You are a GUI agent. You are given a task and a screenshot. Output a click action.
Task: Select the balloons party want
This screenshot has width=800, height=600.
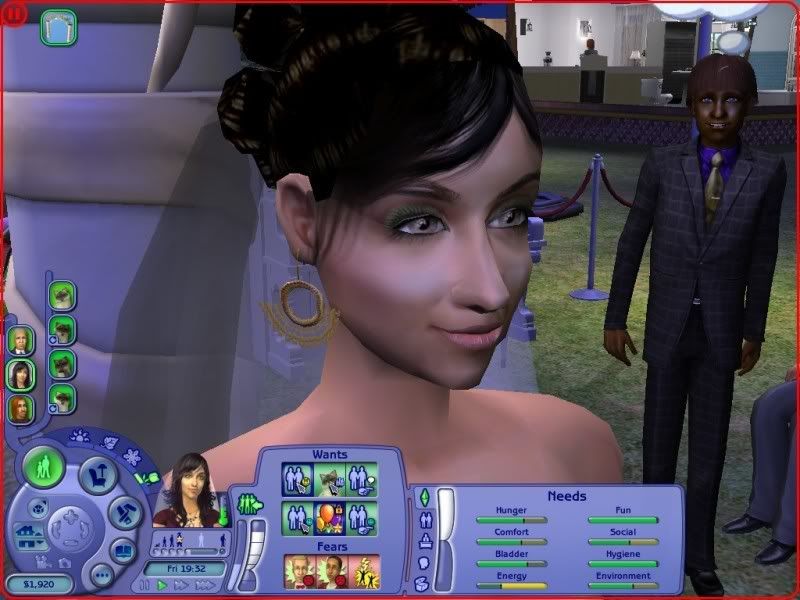(x=328, y=519)
